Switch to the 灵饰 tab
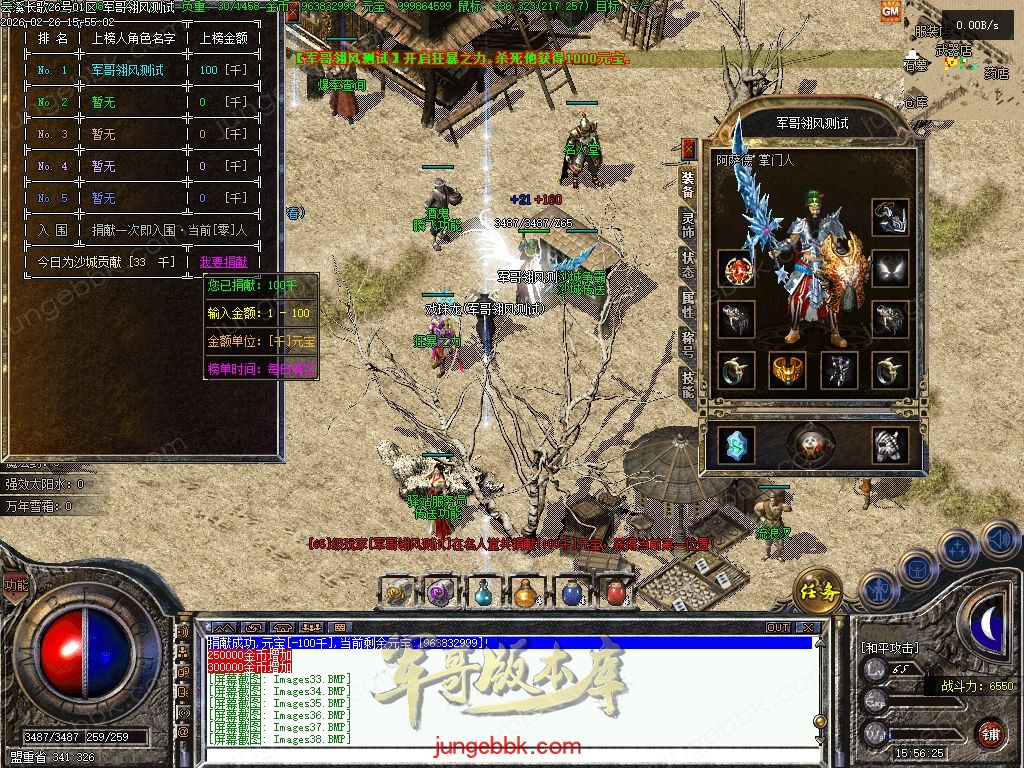Viewport: 1024px width, 768px height. pyautogui.click(x=688, y=223)
